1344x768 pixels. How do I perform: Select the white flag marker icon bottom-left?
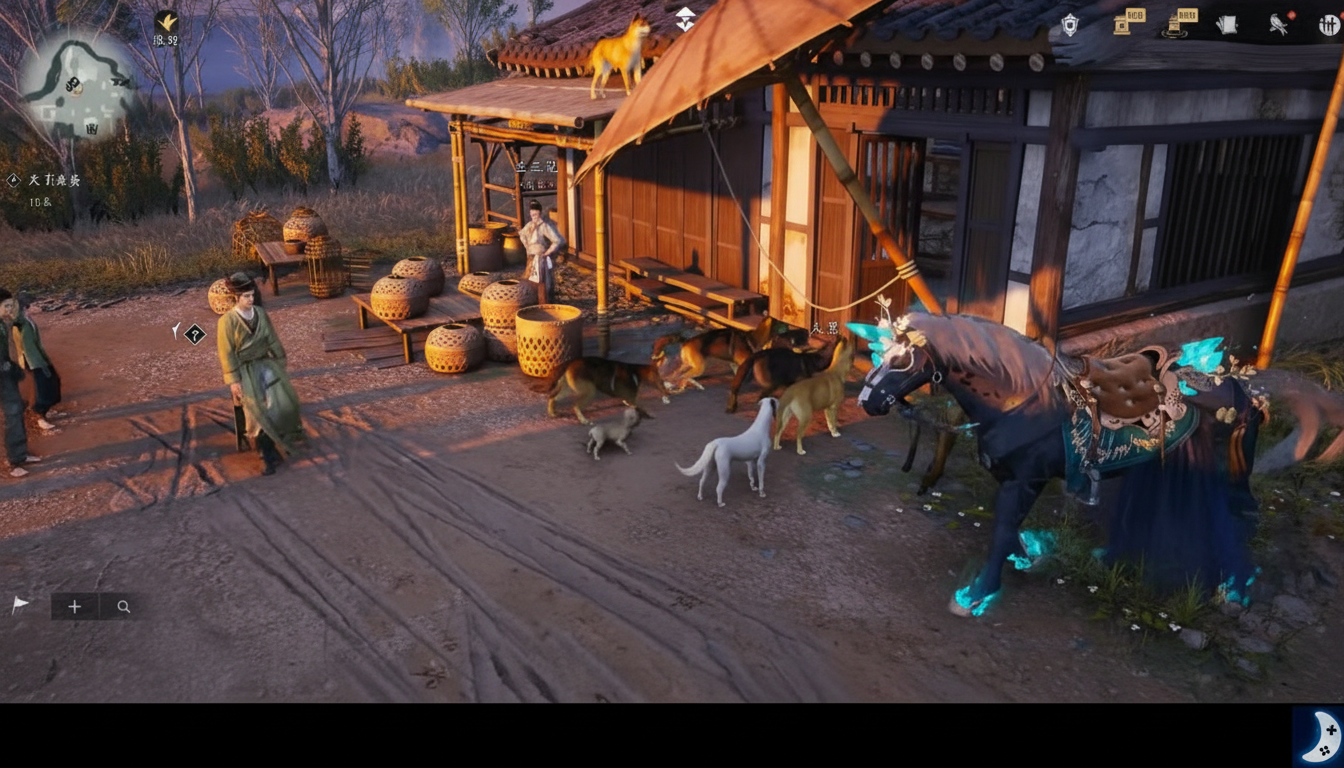click(x=20, y=604)
